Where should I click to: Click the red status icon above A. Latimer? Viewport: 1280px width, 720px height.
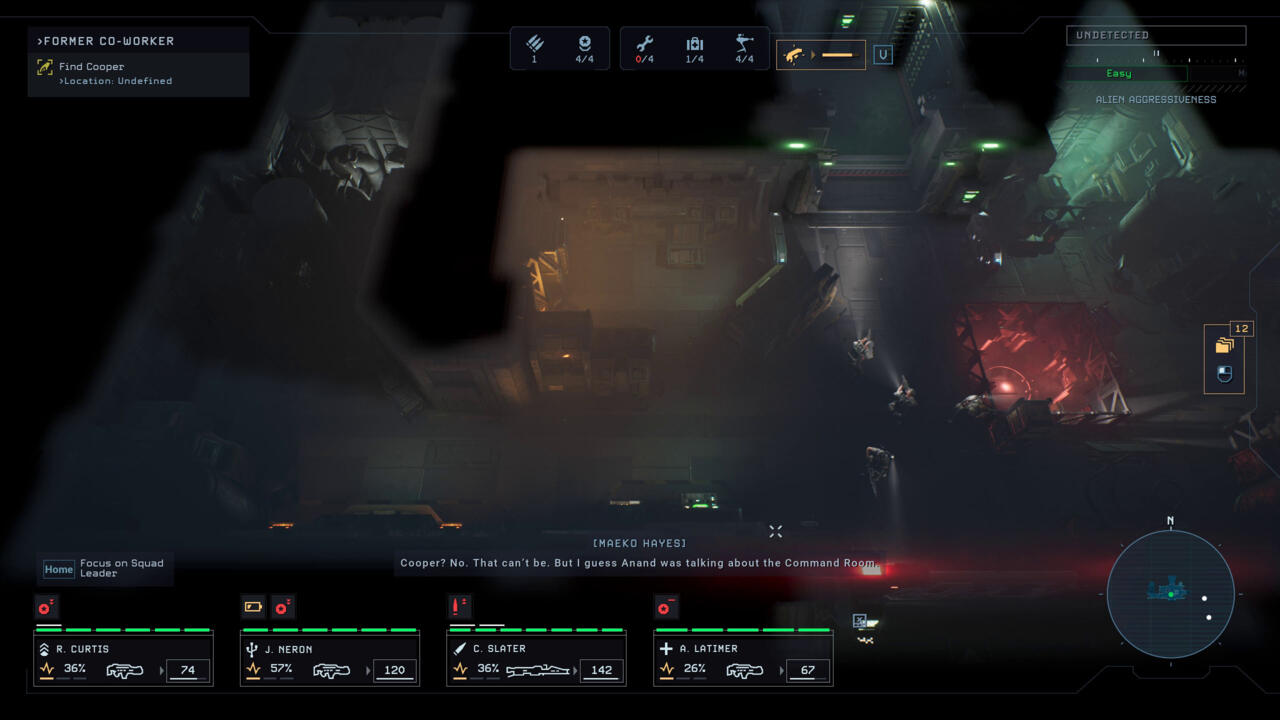pos(665,607)
